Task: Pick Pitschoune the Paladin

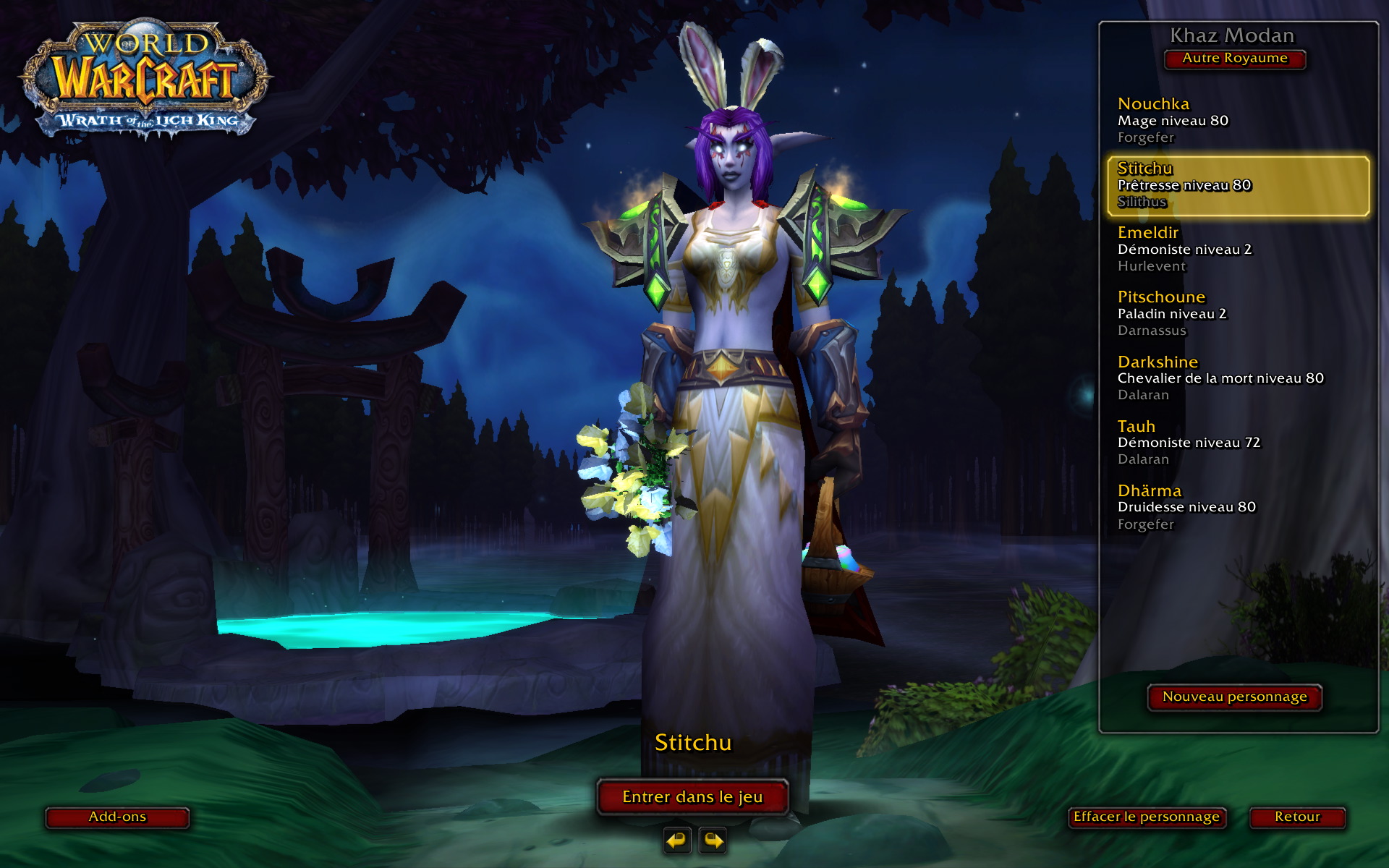Action: click(x=1237, y=313)
